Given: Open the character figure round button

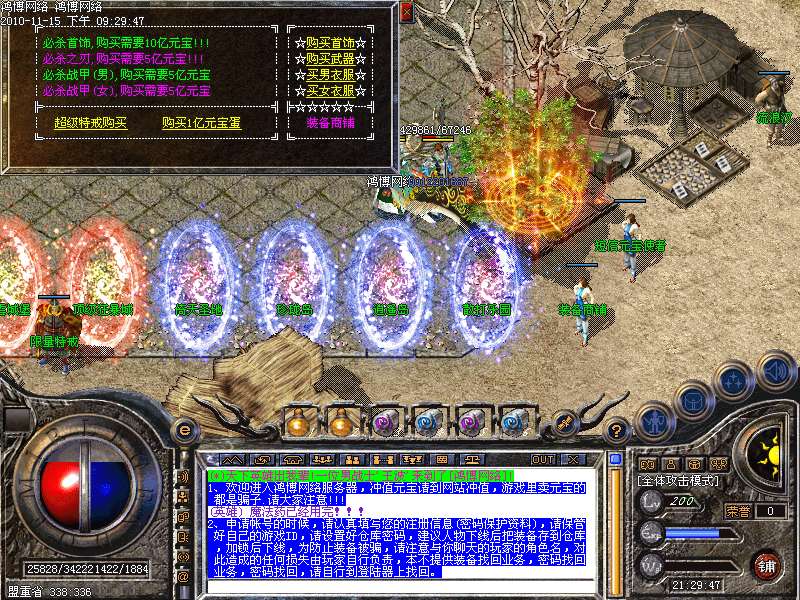Looking at the screenshot, I should (653, 422).
